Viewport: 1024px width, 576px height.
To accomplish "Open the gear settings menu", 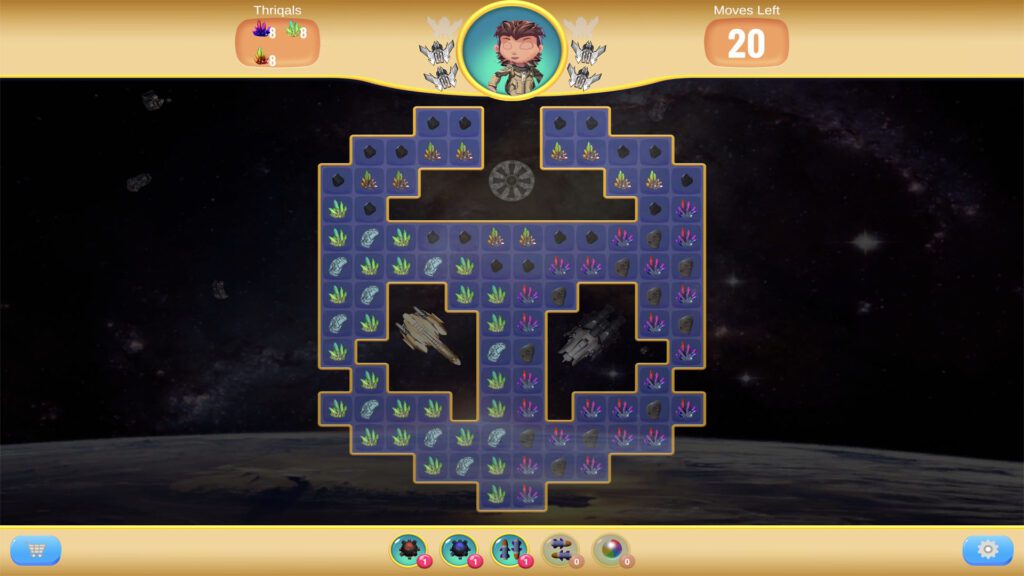I will click(x=987, y=550).
